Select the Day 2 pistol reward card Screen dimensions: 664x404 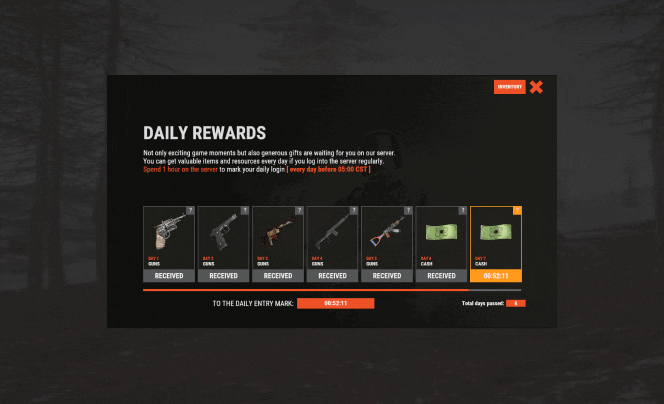(223, 237)
